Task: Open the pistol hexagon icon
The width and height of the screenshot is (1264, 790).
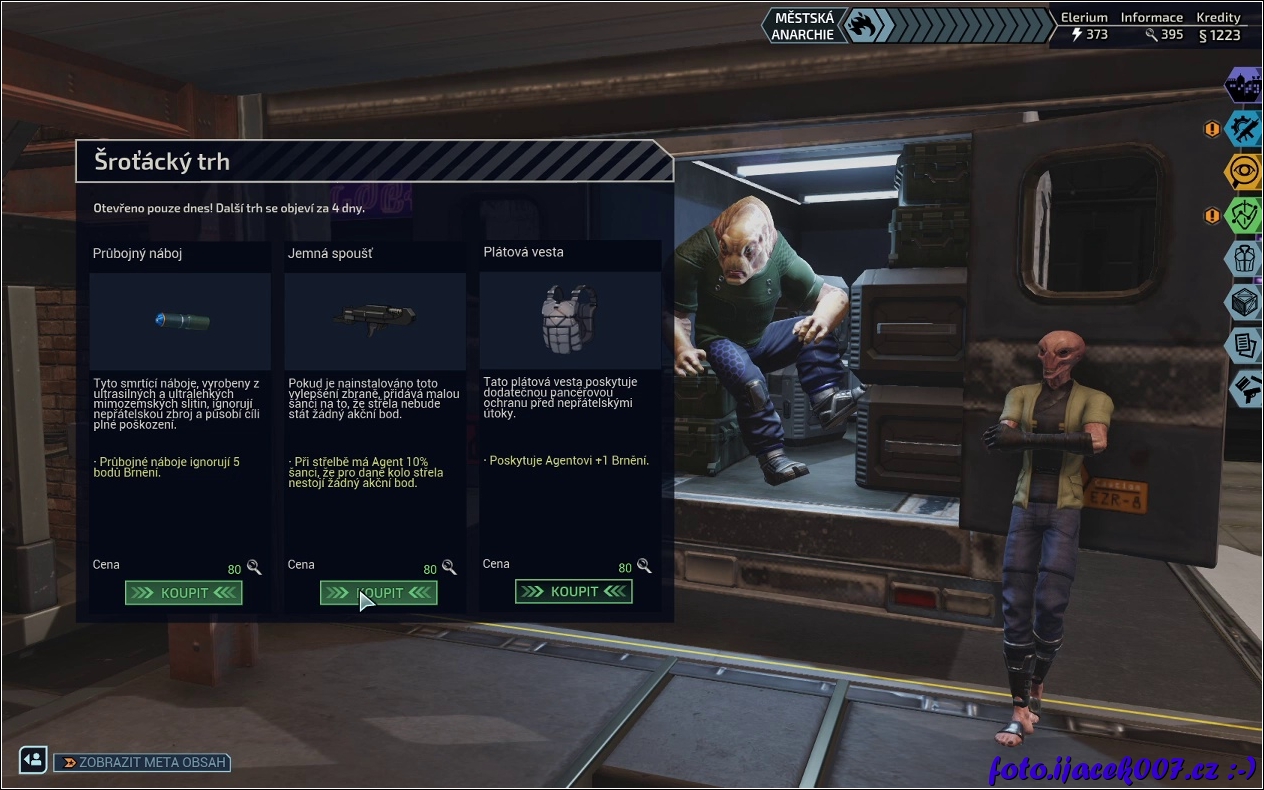Action: pyautogui.click(x=1244, y=388)
